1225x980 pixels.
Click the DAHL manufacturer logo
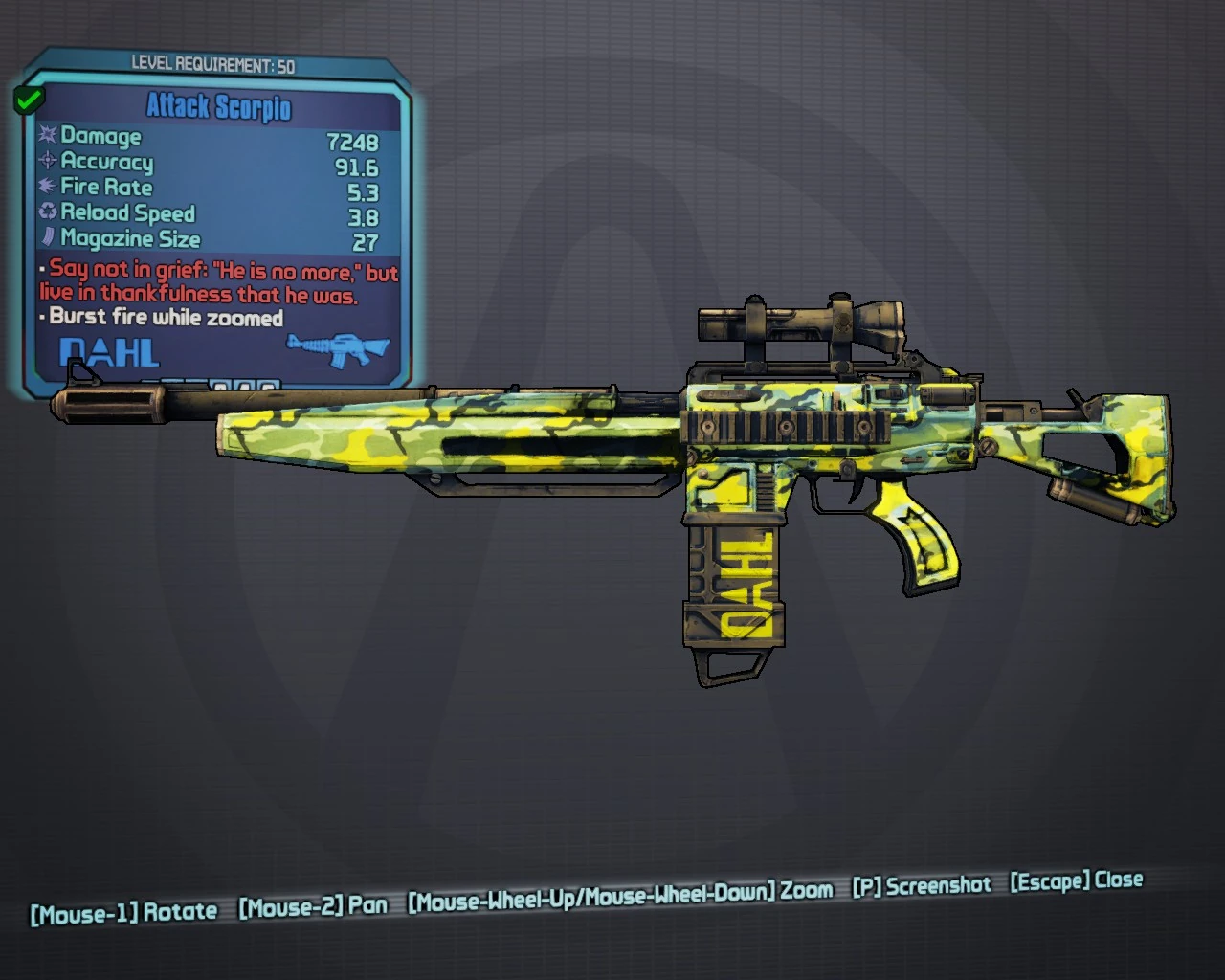(x=108, y=354)
